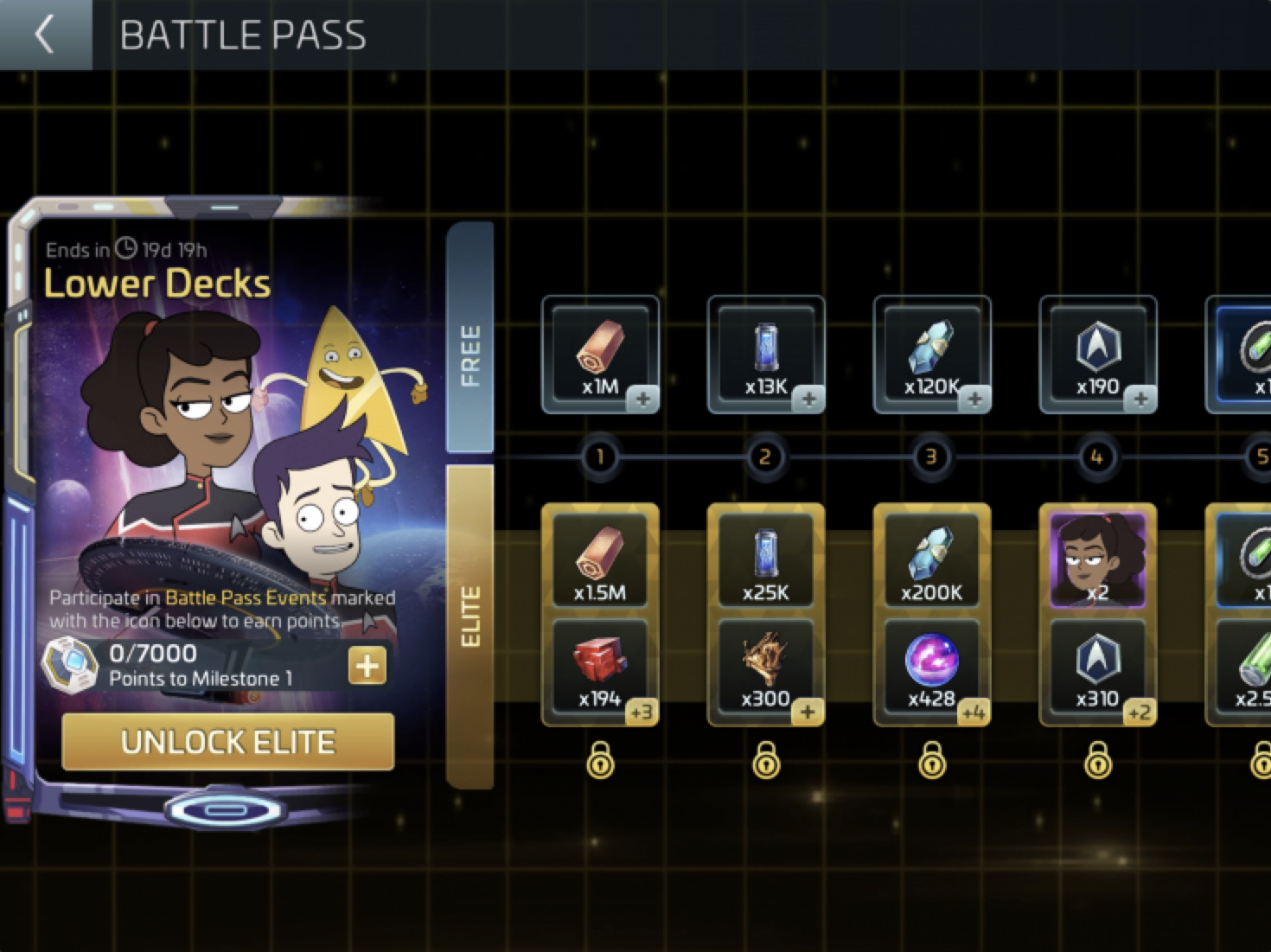
Task: Select the free x1M parsteel reward
Action: (x=600, y=355)
